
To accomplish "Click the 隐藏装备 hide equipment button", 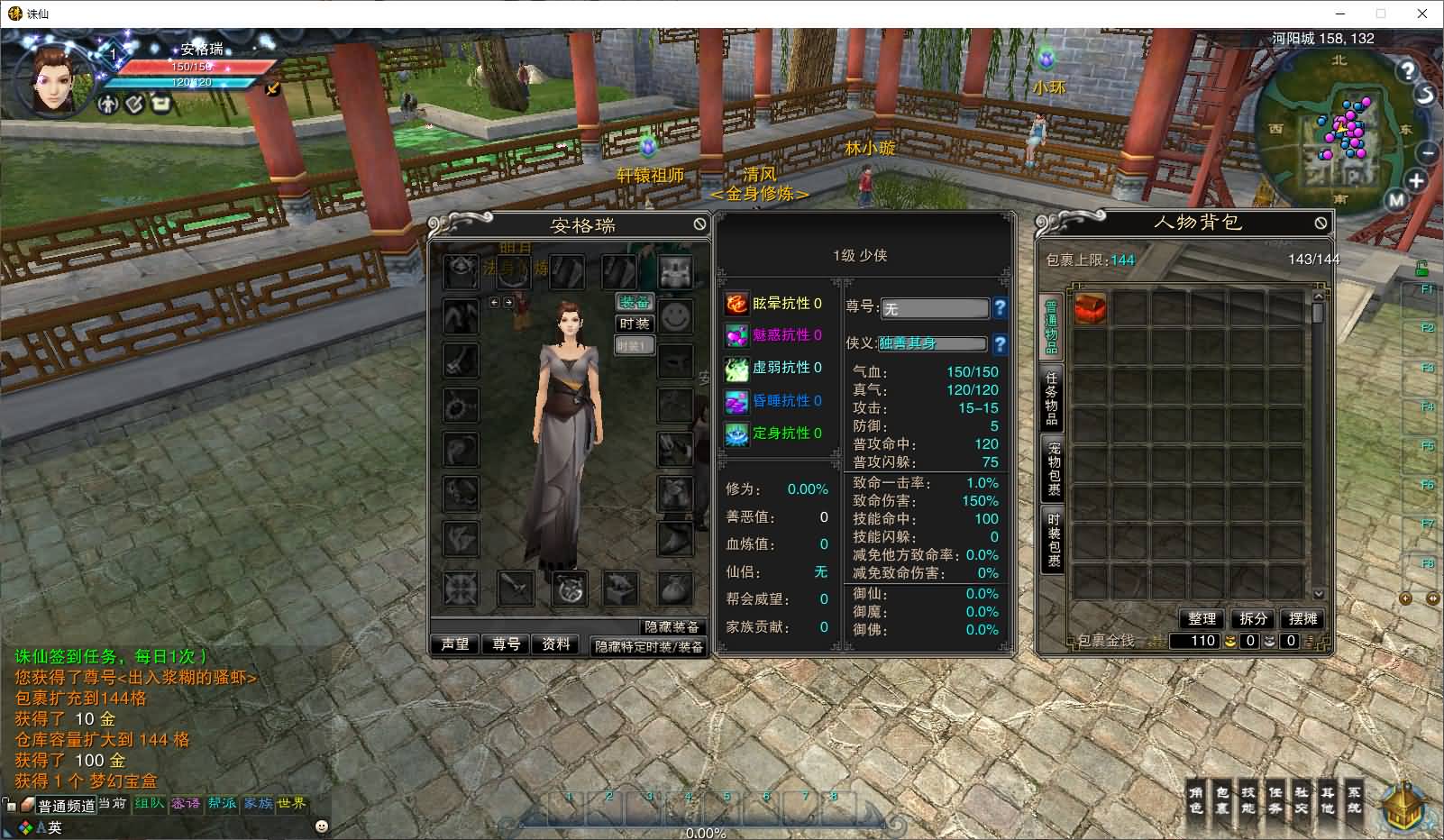I will 671,626.
